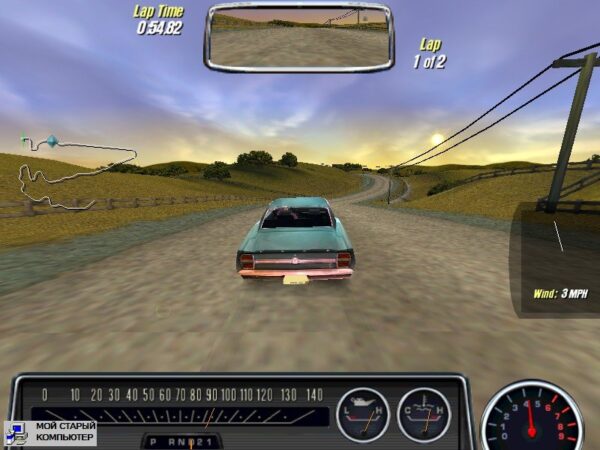Click the wind direction panel

(x=553, y=255)
